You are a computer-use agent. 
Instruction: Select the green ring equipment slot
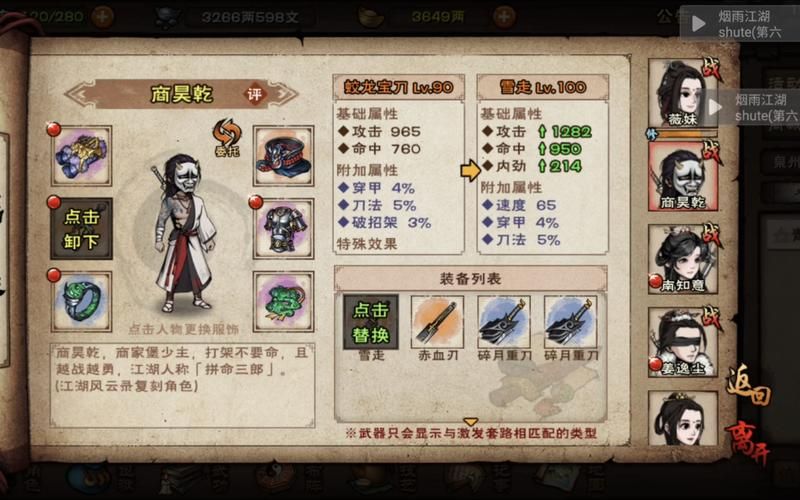81,301
